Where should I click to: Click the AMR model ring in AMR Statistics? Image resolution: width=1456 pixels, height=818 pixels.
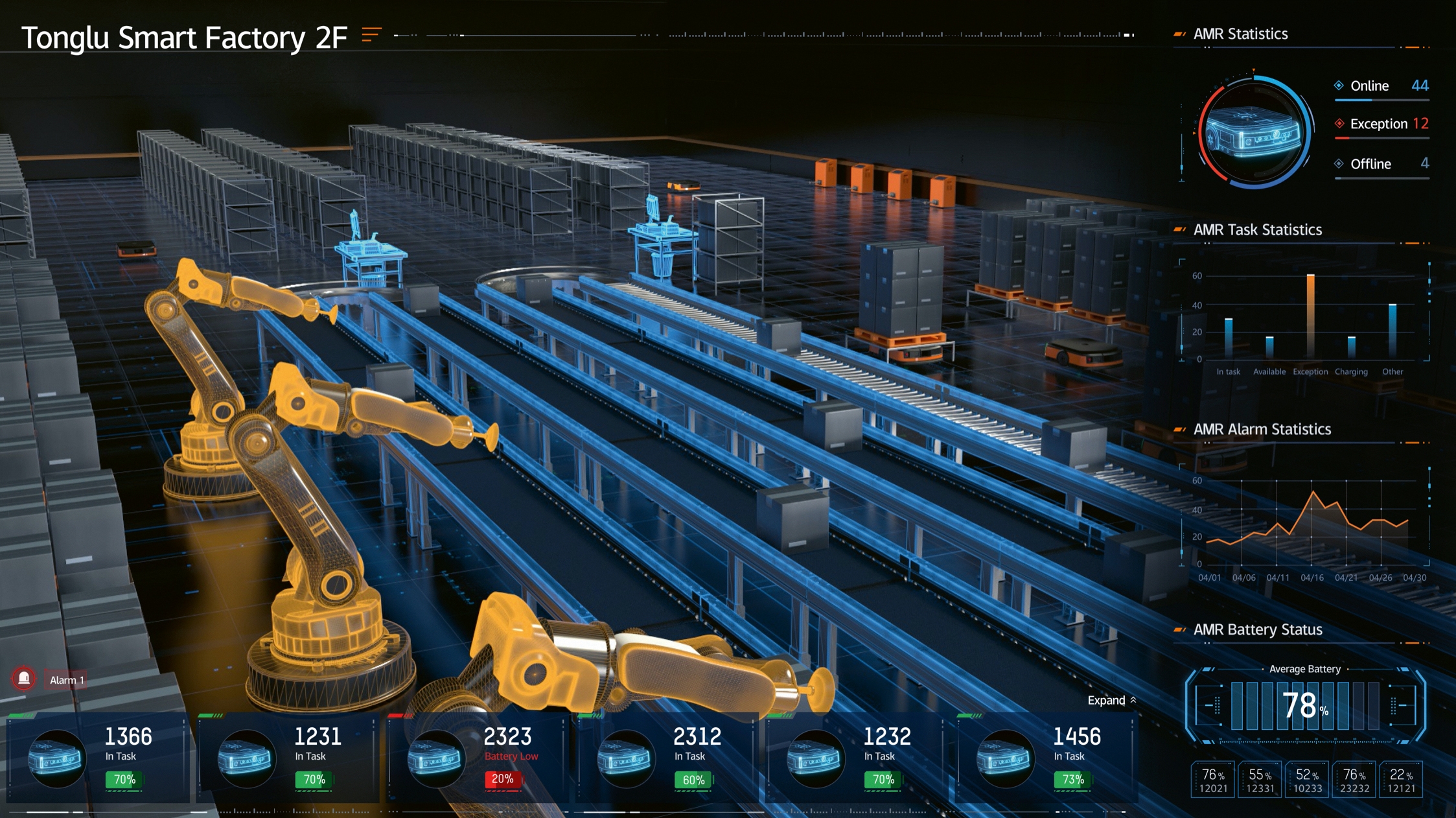click(x=1254, y=132)
